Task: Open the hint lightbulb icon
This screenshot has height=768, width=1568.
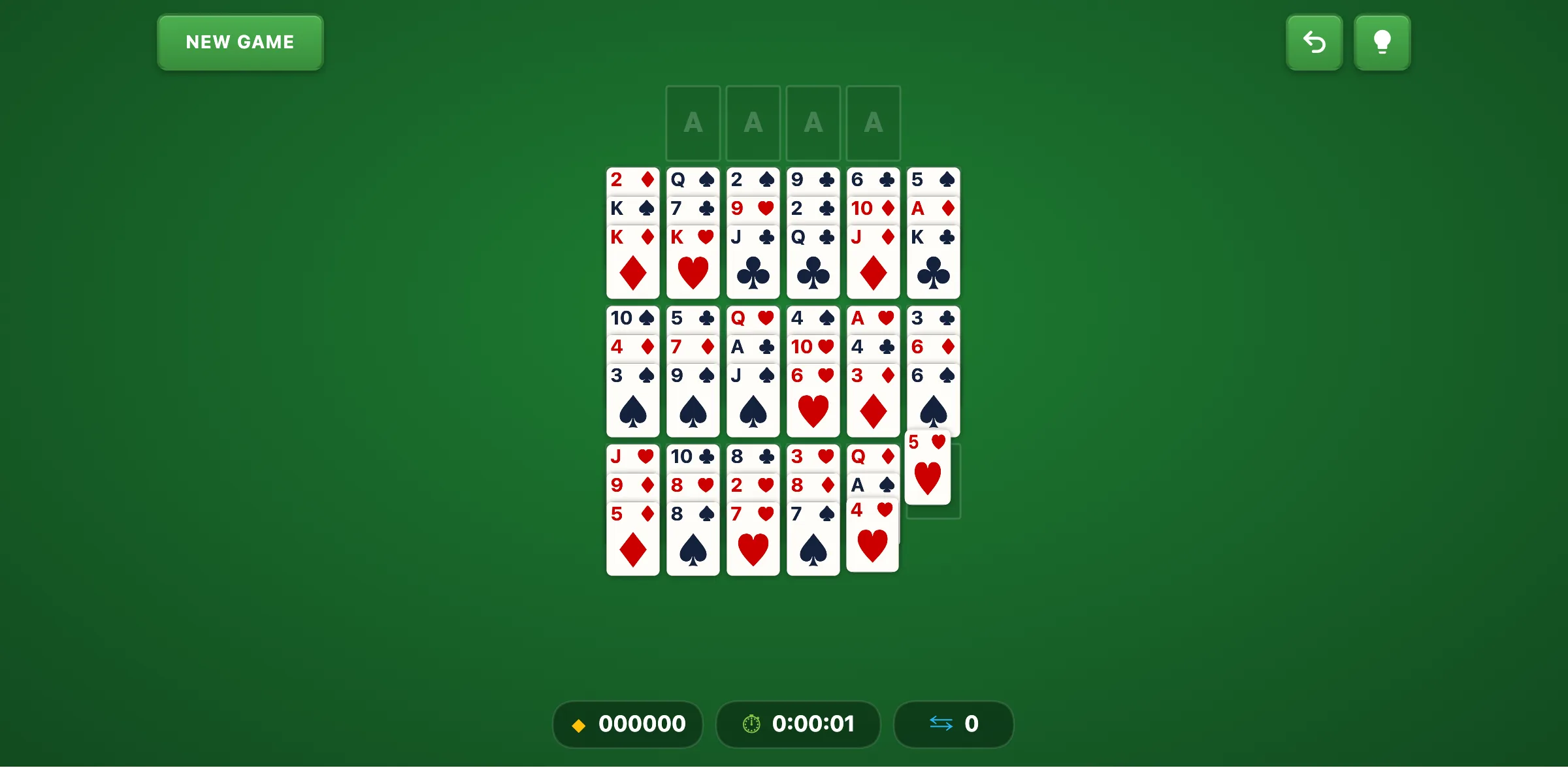Action: [x=1382, y=42]
